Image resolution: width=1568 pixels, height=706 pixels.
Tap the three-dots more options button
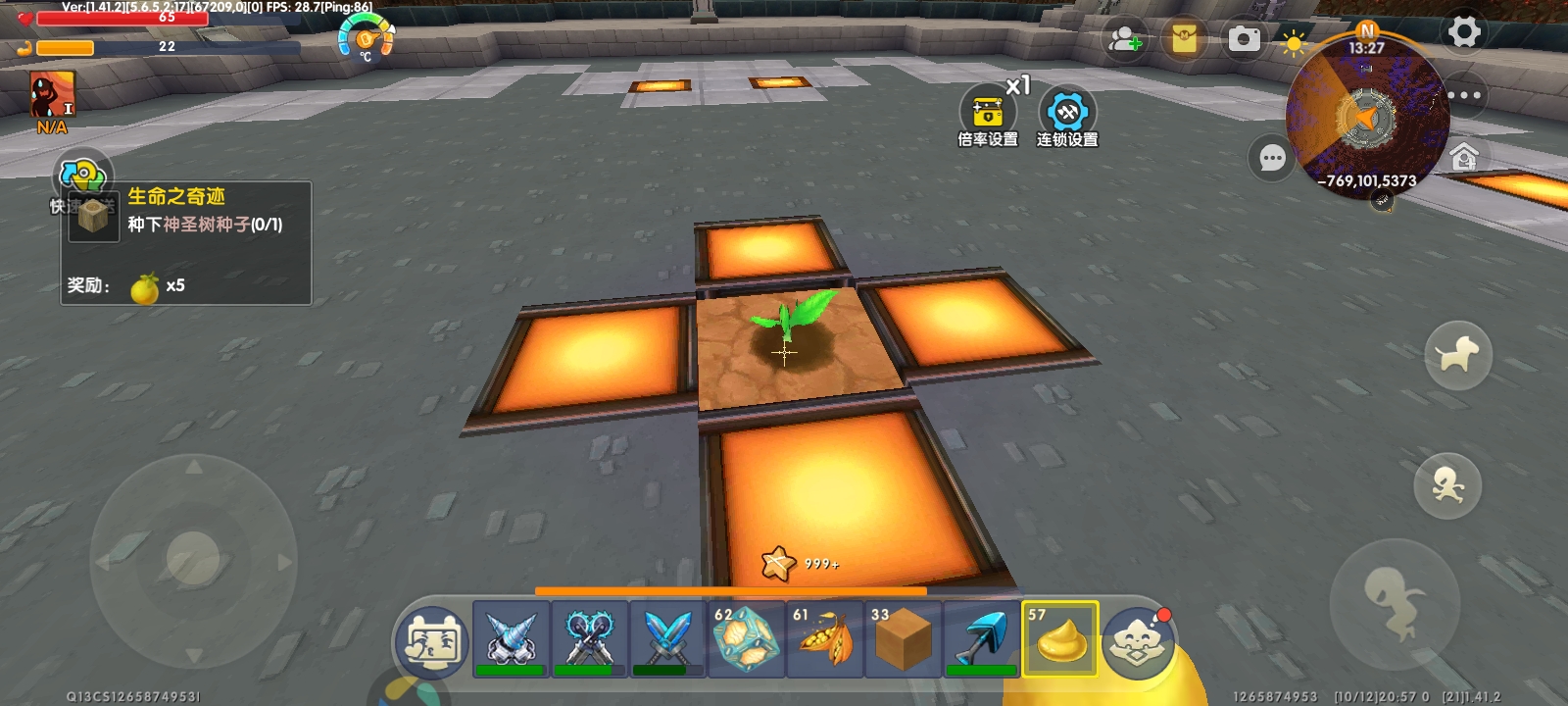(x=1464, y=95)
